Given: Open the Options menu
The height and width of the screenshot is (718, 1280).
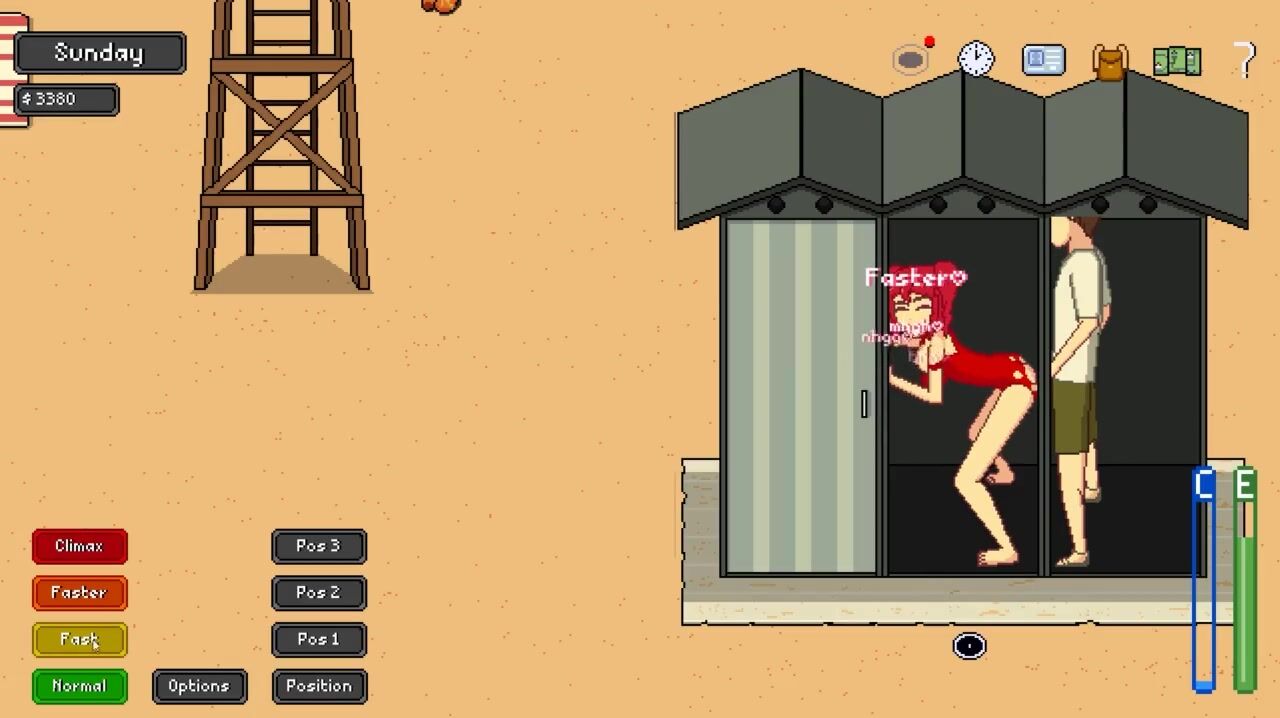Looking at the screenshot, I should pos(199,686).
